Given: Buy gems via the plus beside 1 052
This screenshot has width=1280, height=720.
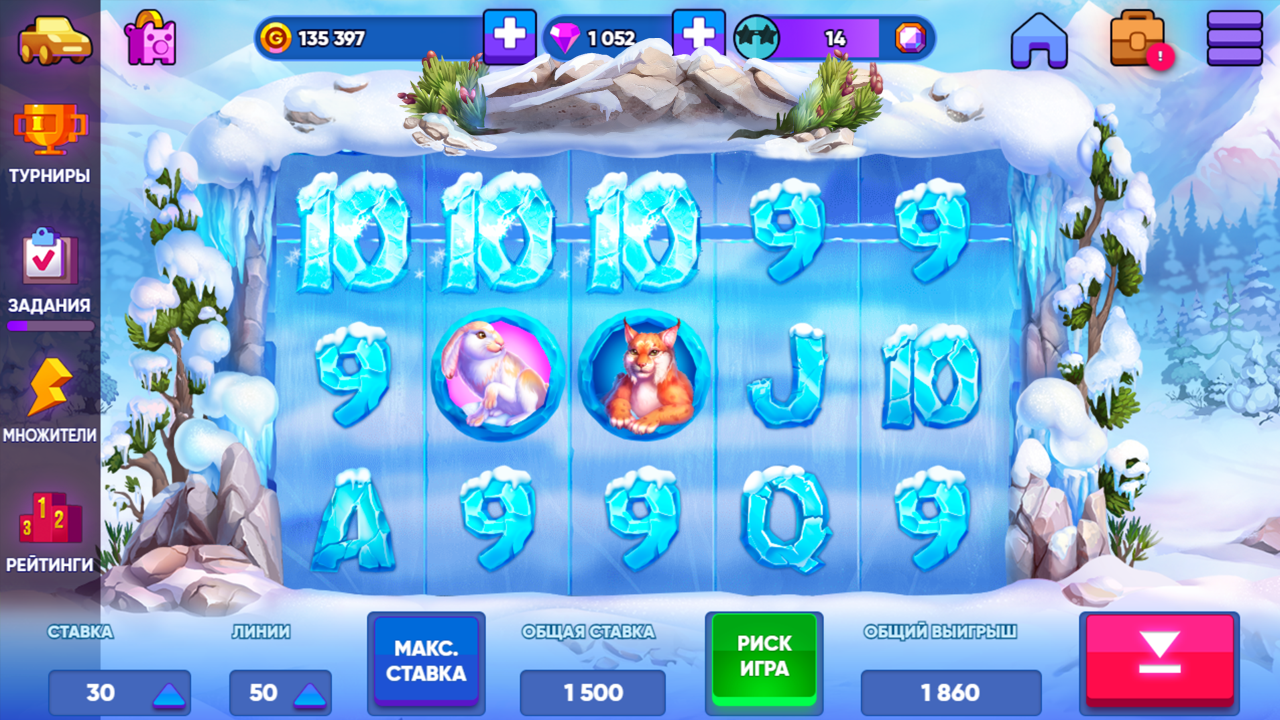Looking at the screenshot, I should pyautogui.click(x=701, y=34).
